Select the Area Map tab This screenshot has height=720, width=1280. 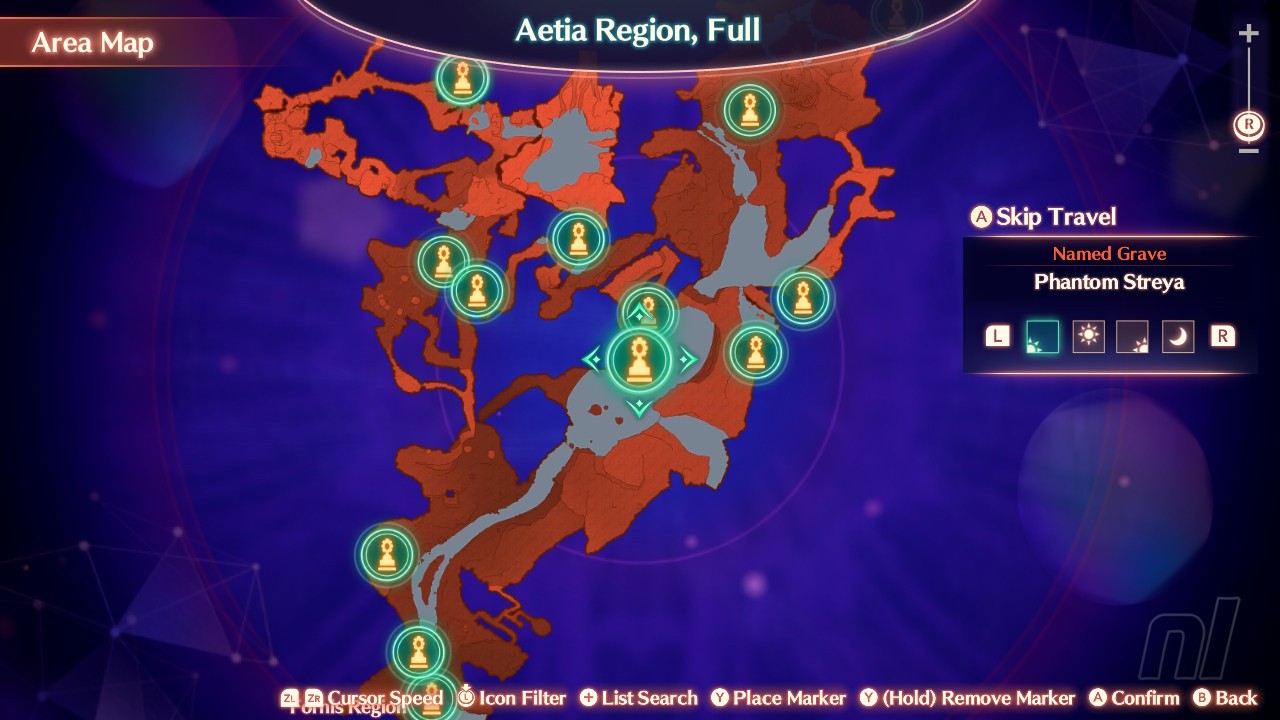[x=92, y=42]
